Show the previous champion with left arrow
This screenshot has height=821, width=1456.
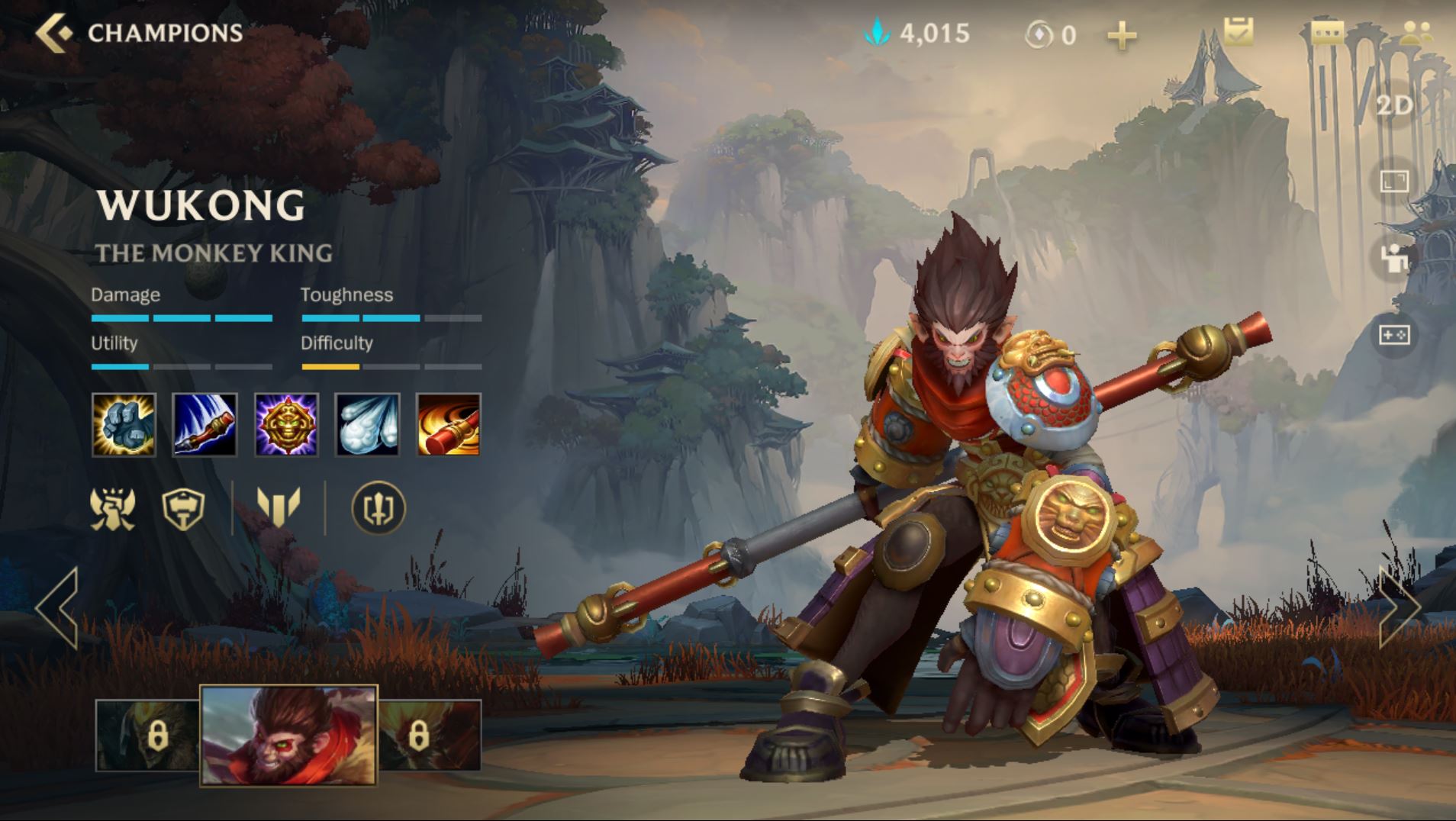[x=57, y=608]
